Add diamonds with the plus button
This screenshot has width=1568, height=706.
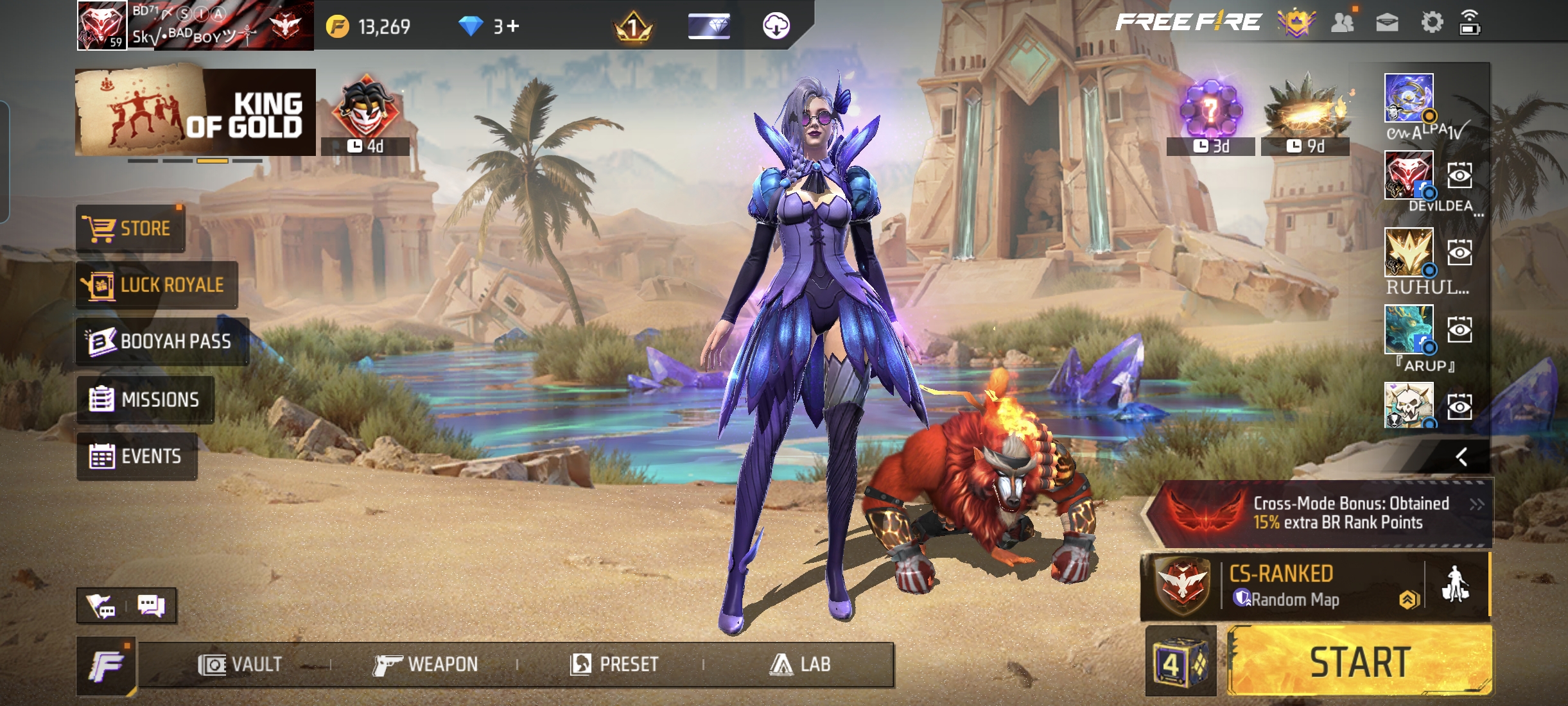[512, 26]
